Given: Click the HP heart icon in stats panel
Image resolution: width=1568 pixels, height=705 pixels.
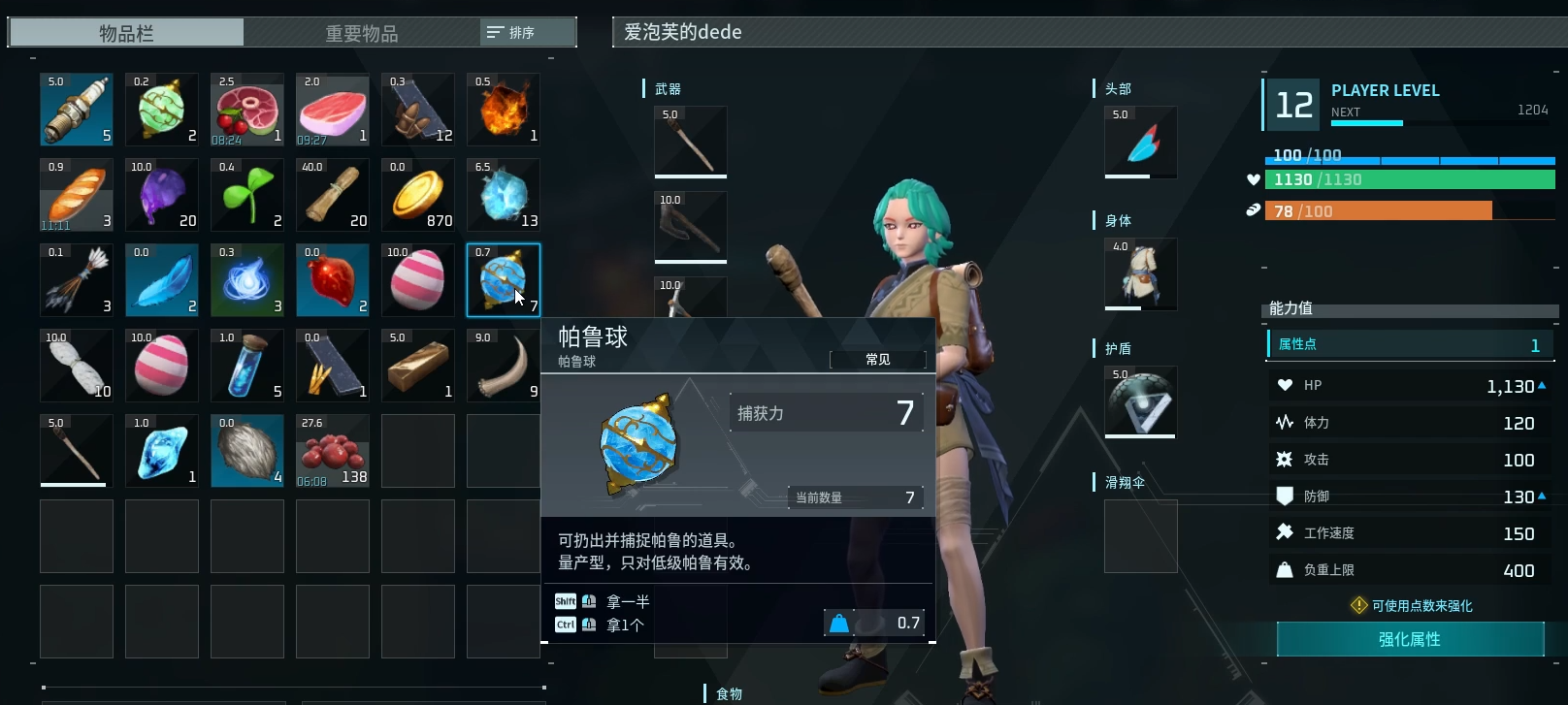Looking at the screenshot, I should tap(1283, 385).
